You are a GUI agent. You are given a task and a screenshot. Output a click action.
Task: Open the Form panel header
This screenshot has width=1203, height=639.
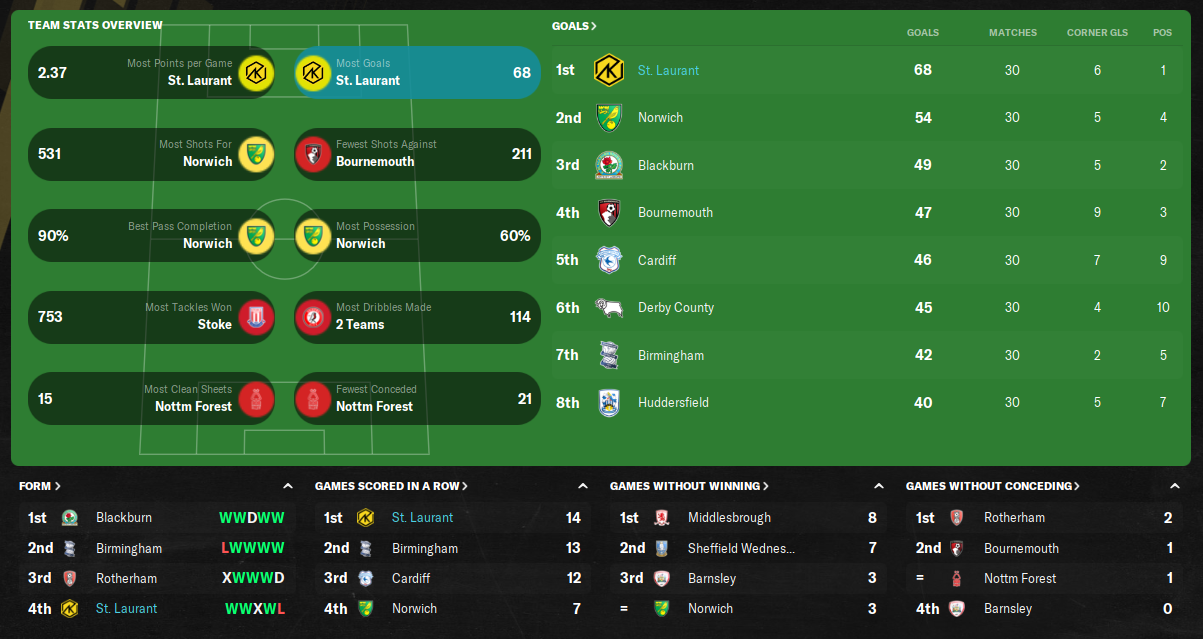(40, 486)
